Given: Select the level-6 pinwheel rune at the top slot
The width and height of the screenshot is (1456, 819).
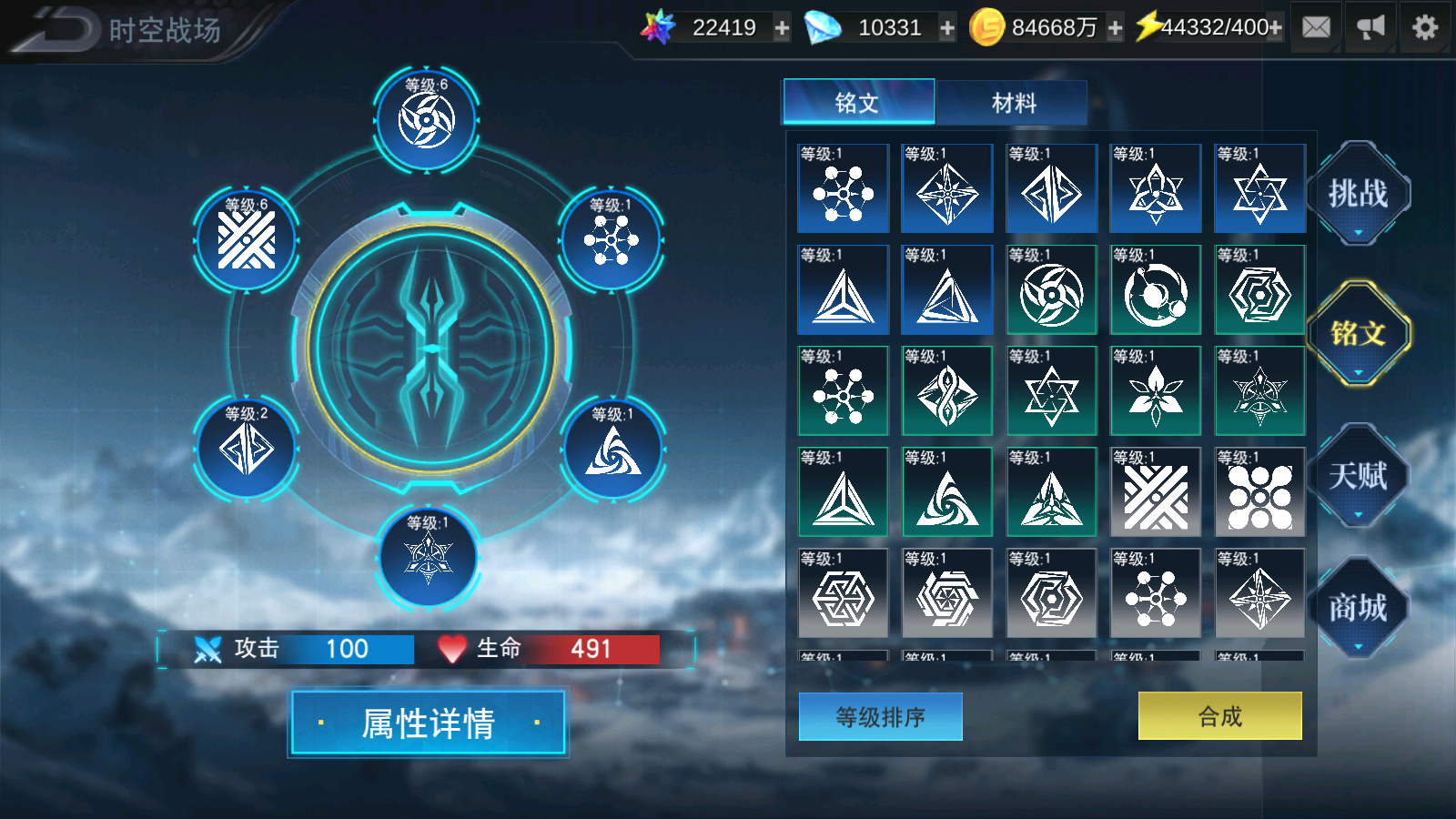Looking at the screenshot, I should pos(426,118).
